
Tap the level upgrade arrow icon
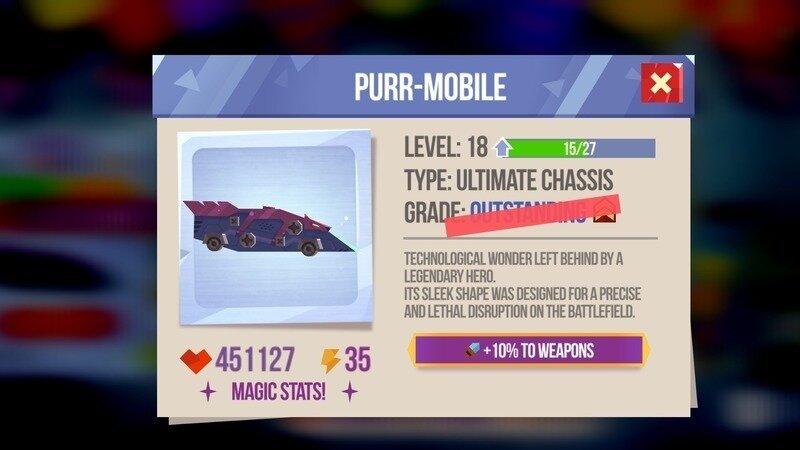(x=502, y=149)
